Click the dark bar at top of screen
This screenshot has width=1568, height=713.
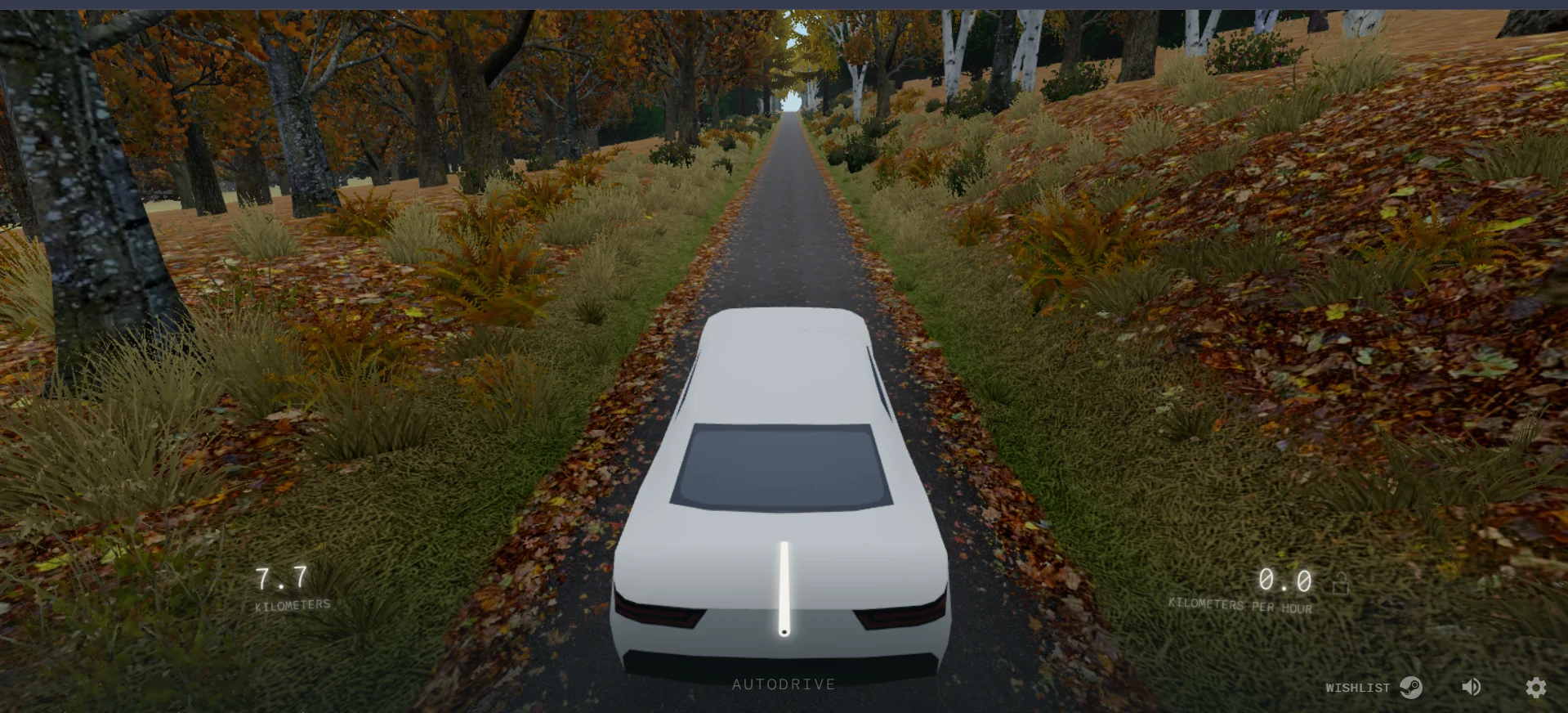[784, 2]
